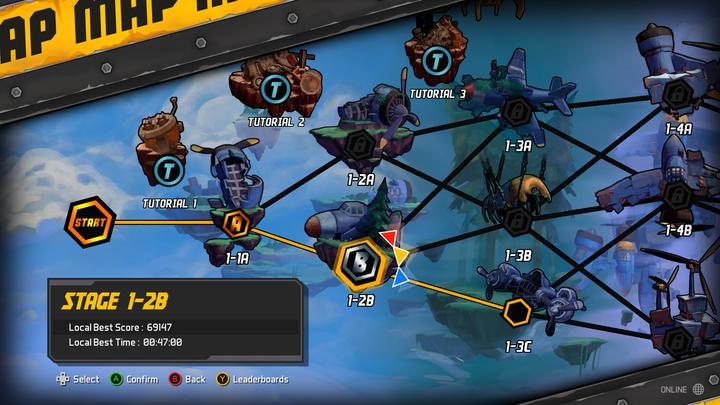Image resolution: width=720 pixels, height=405 pixels.
Task: Select stage 1-3C hexagon node
Action: (x=517, y=312)
